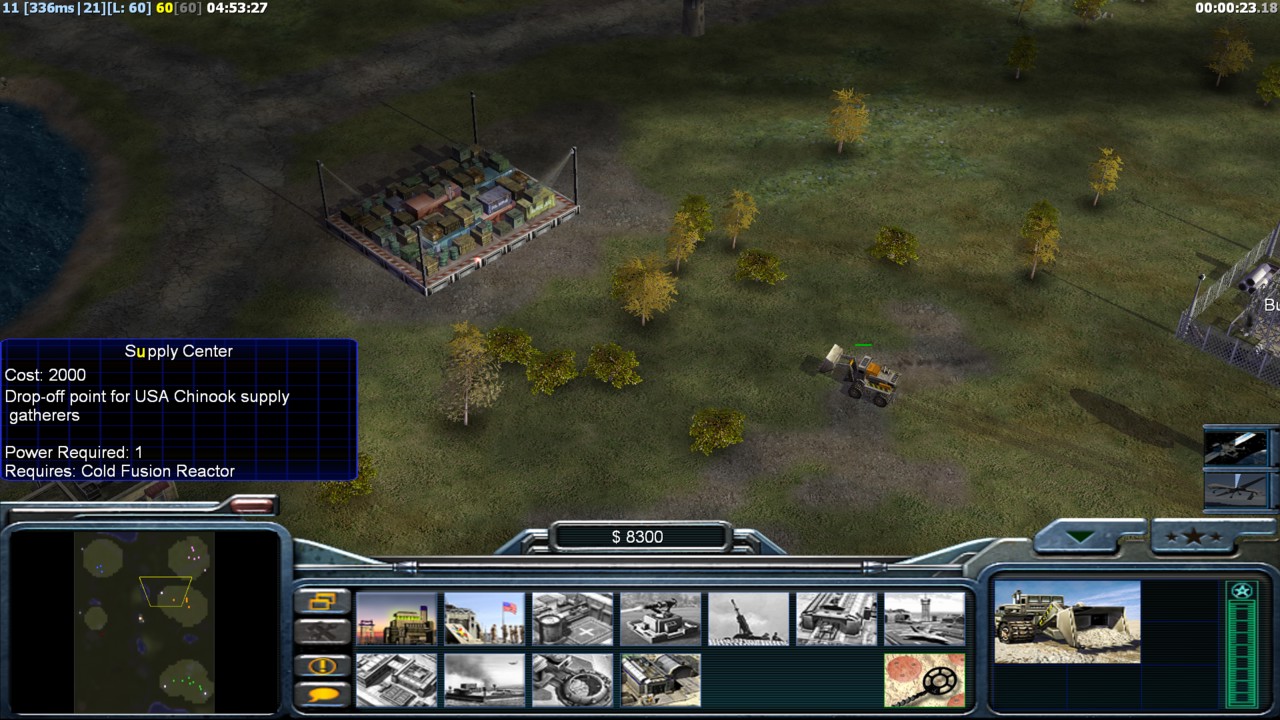1280x720 pixels.
Task: Choose the Strategy Center build icon
Action: [396, 680]
